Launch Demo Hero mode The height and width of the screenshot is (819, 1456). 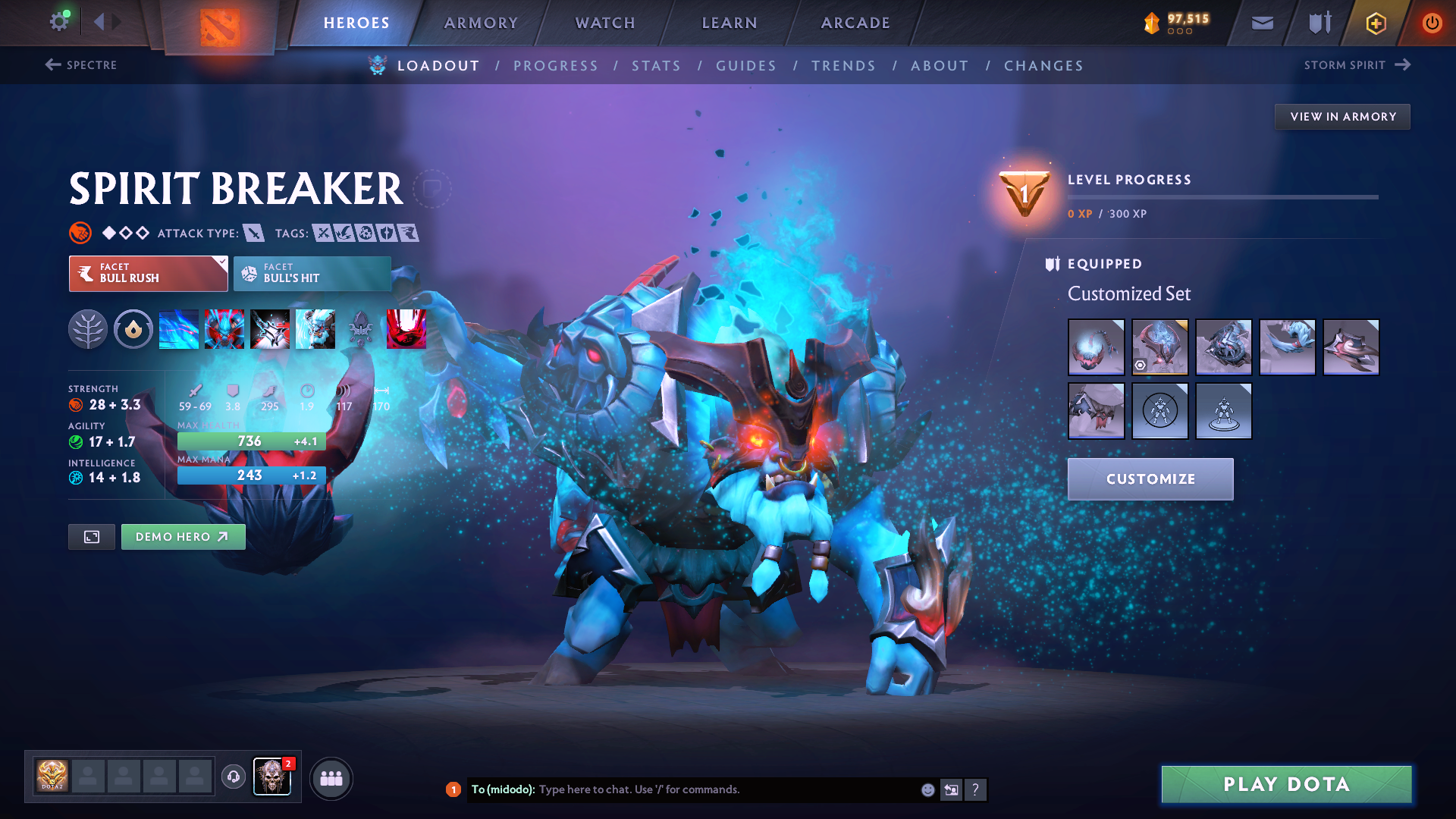tap(183, 537)
